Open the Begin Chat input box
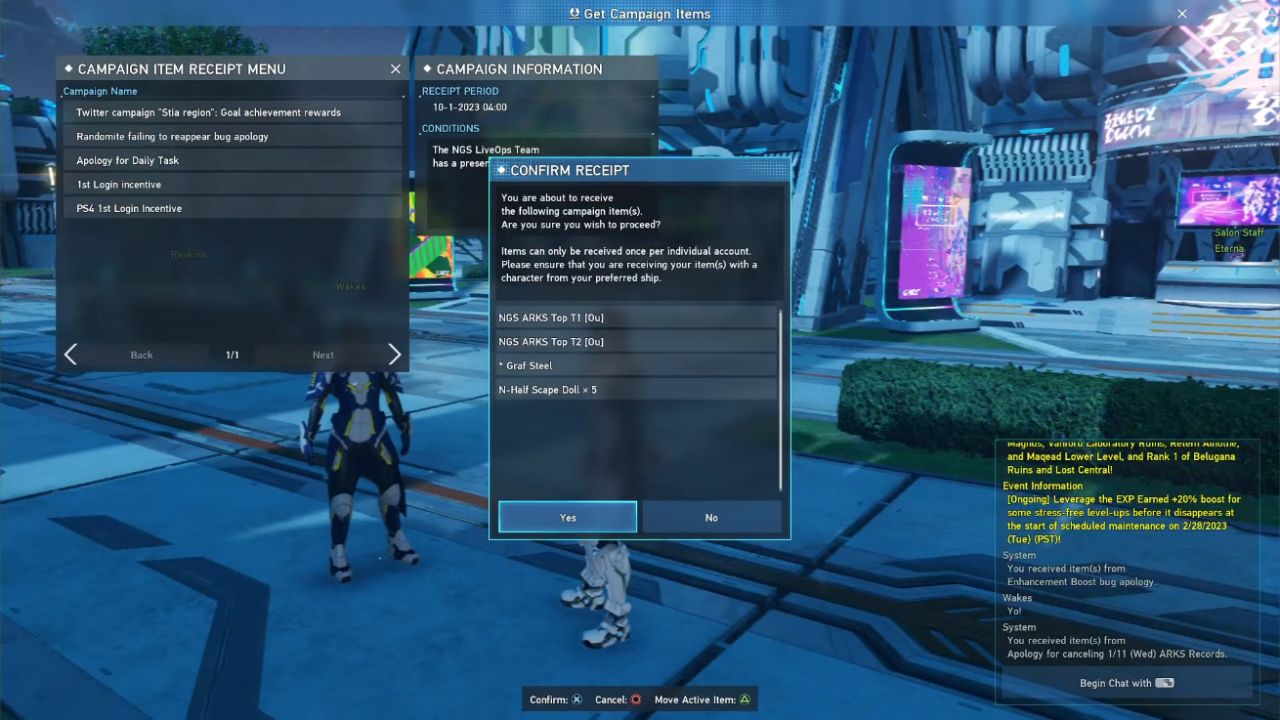 click(1126, 683)
